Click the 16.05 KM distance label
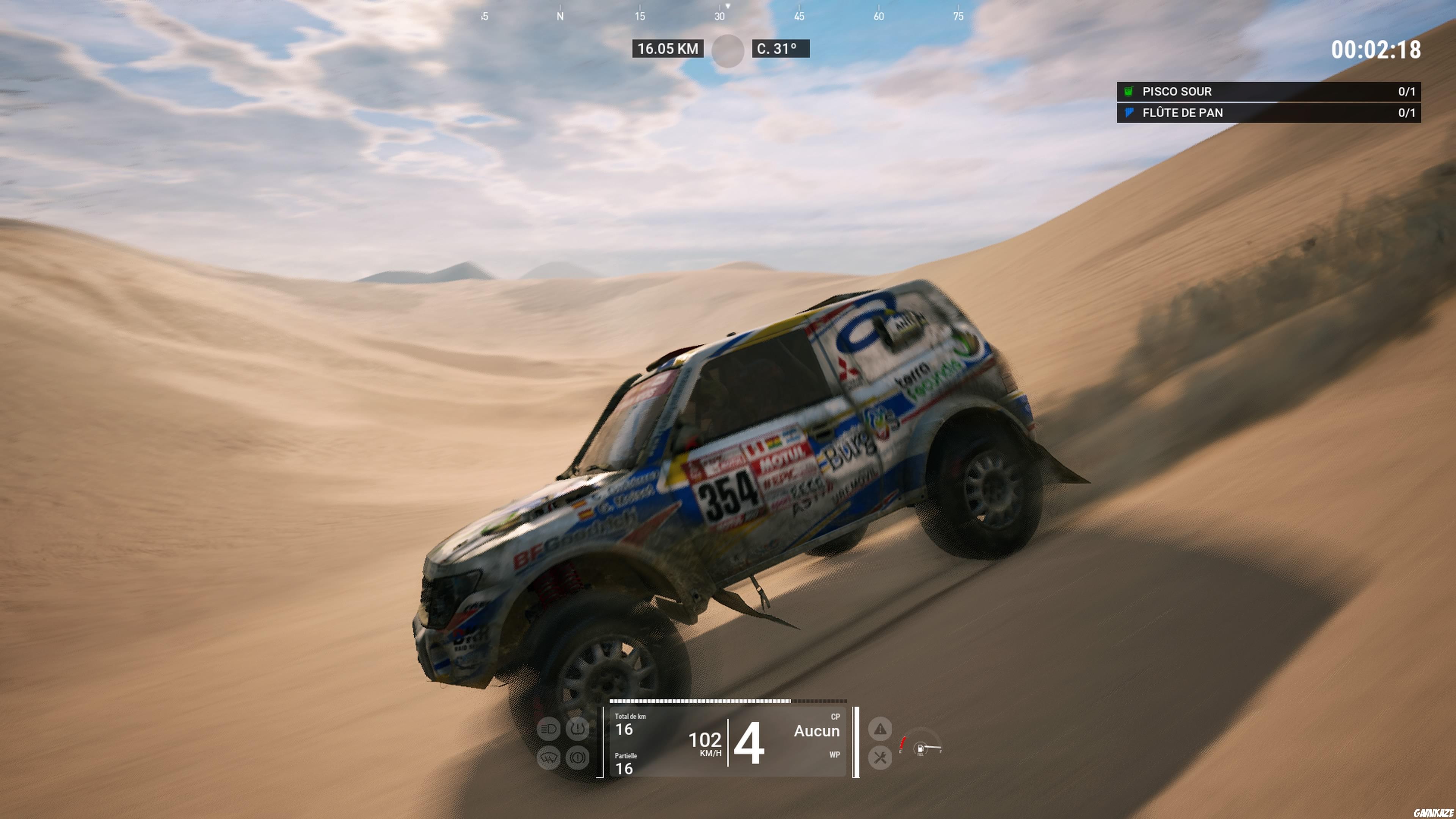Image resolution: width=1456 pixels, height=819 pixels. pyautogui.click(x=667, y=49)
